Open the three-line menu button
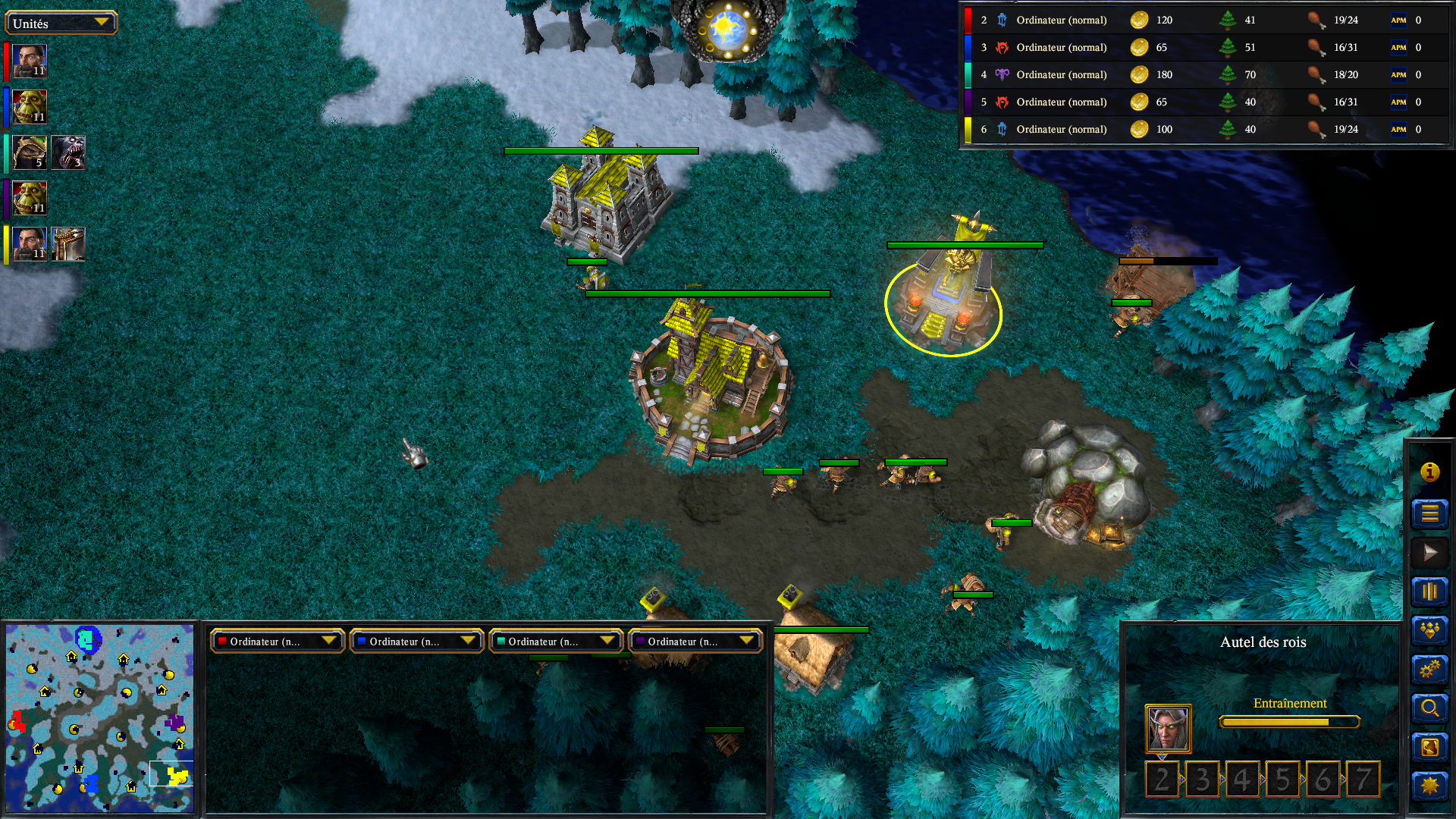1456x819 pixels. pyautogui.click(x=1429, y=513)
